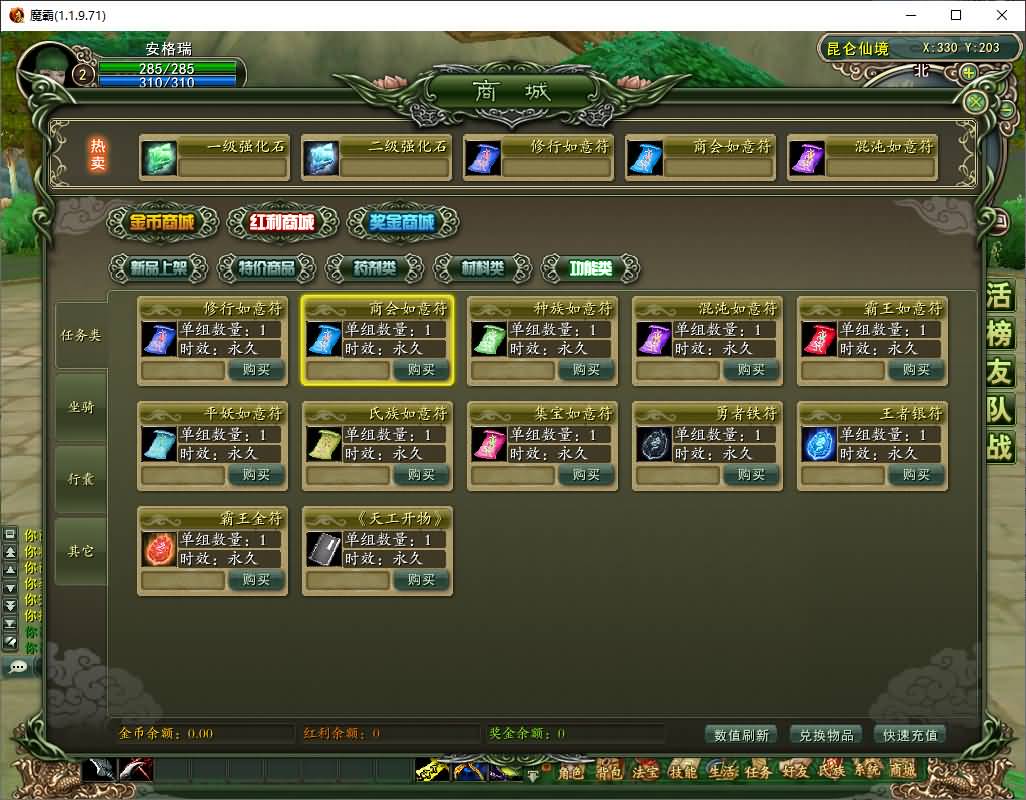
Task: Choose the 一级强化石 hot-sale item
Action: (158, 158)
